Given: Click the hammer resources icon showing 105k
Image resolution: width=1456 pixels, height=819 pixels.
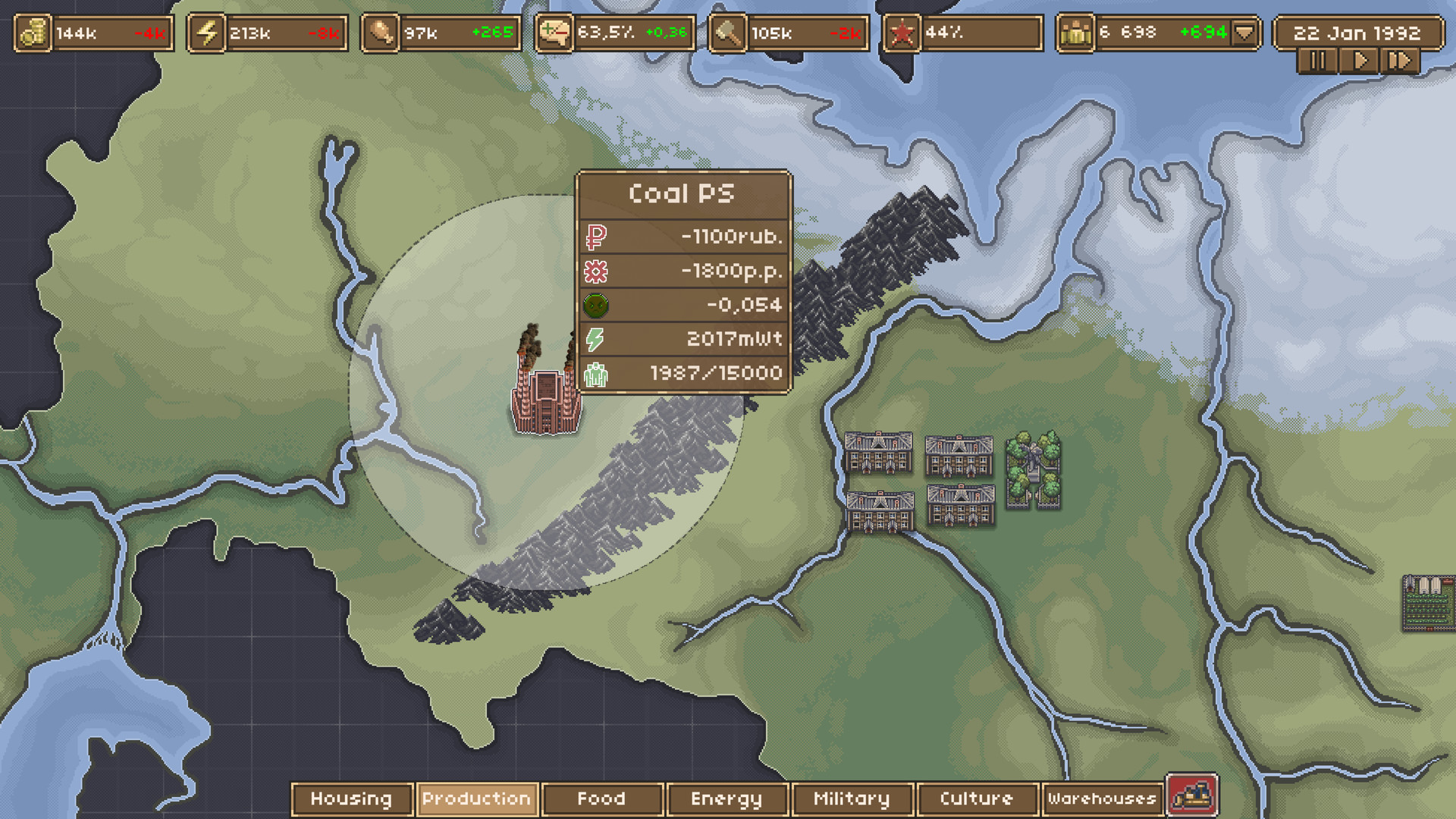Looking at the screenshot, I should [x=726, y=32].
